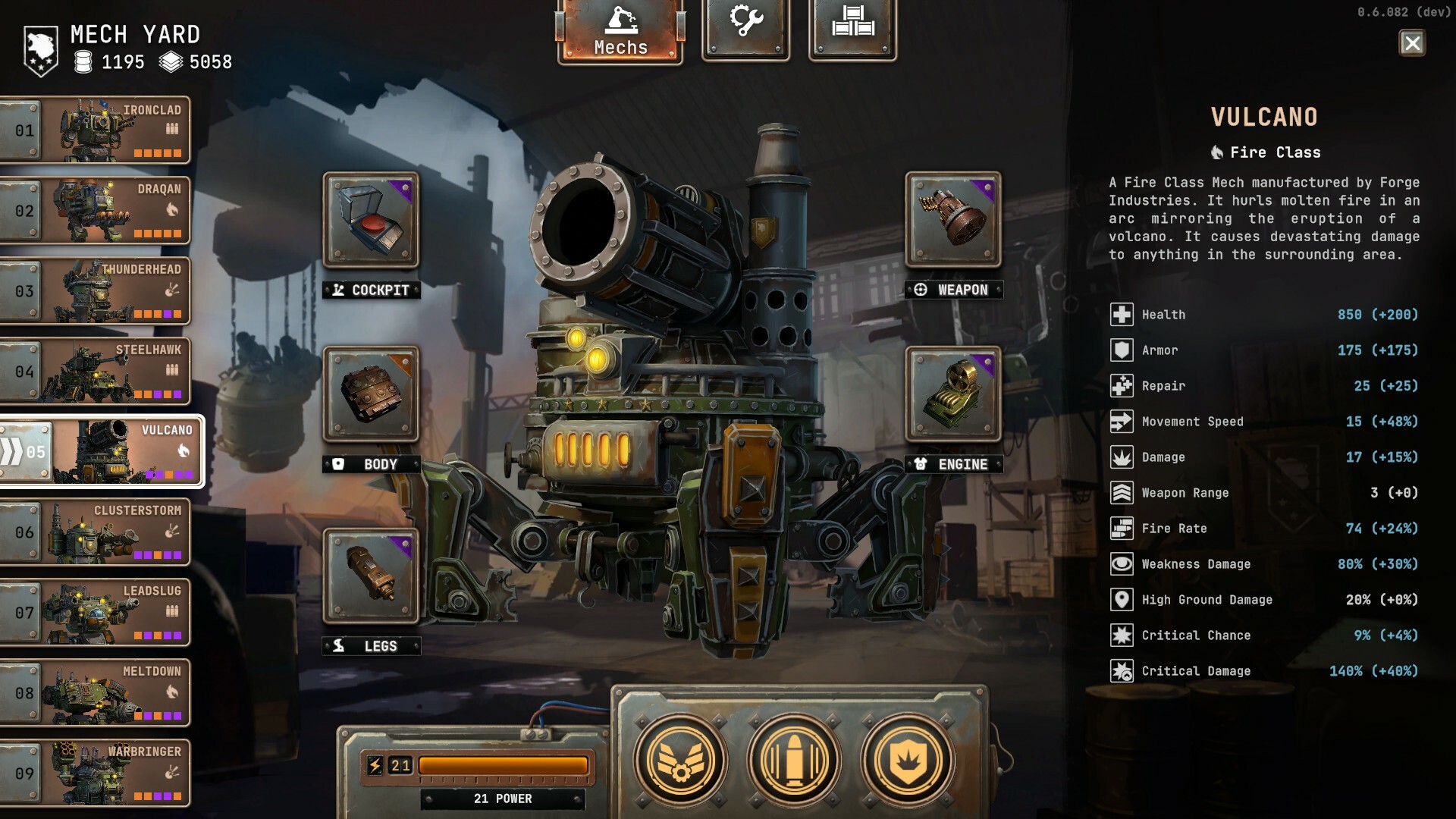Close the Mech Yard screen
This screenshot has height=819, width=1456.
1411,43
